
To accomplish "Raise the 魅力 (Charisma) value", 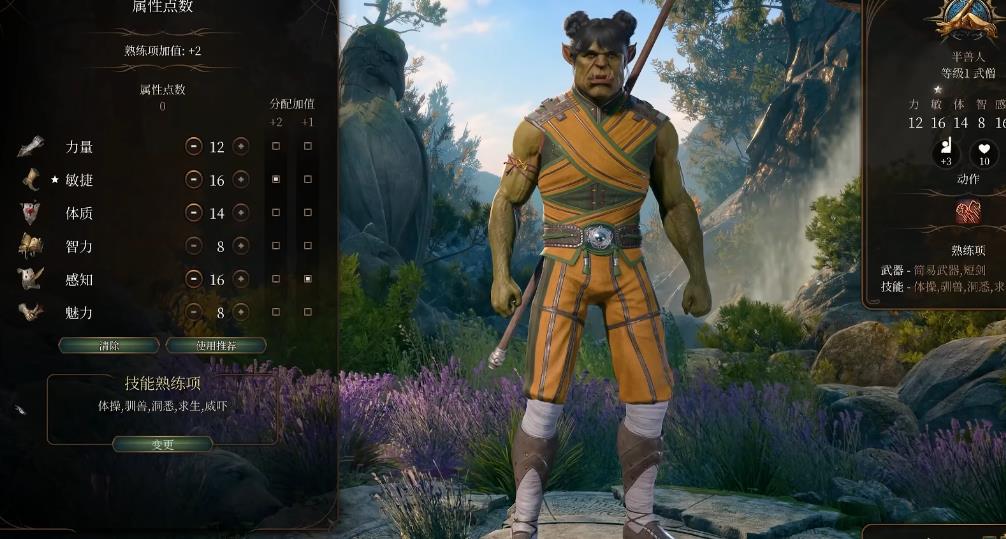I will (x=241, y=312).
